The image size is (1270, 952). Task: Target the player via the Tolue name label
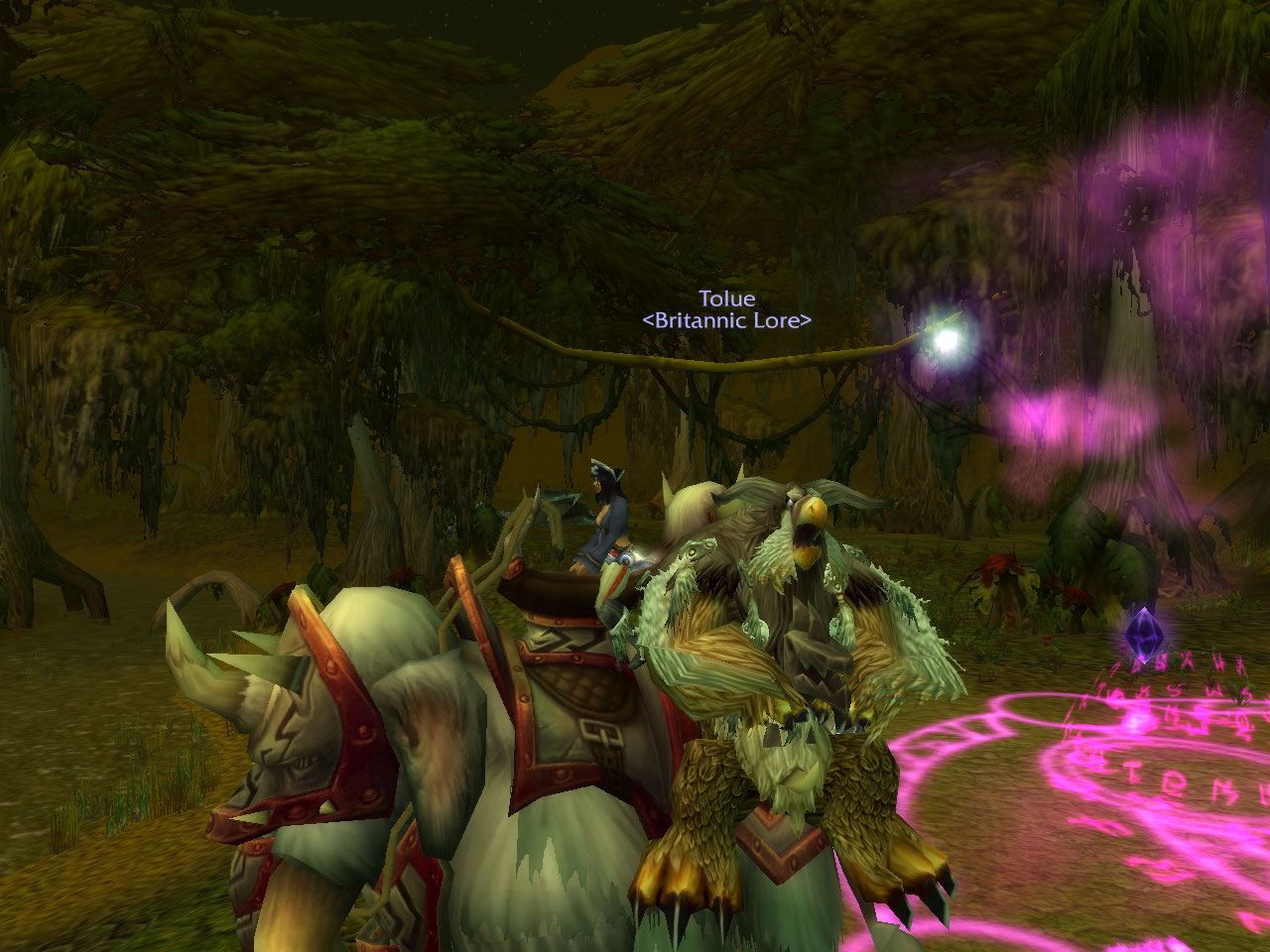[x=726, y=298]
